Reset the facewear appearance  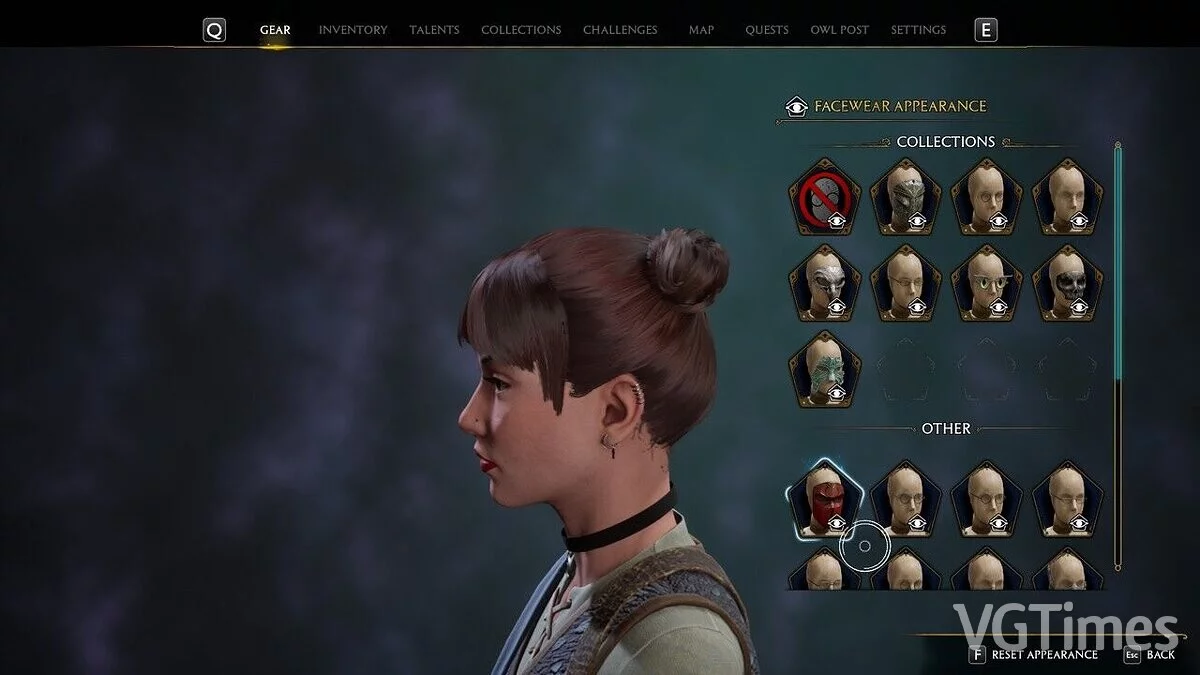tap(1043, 655)
